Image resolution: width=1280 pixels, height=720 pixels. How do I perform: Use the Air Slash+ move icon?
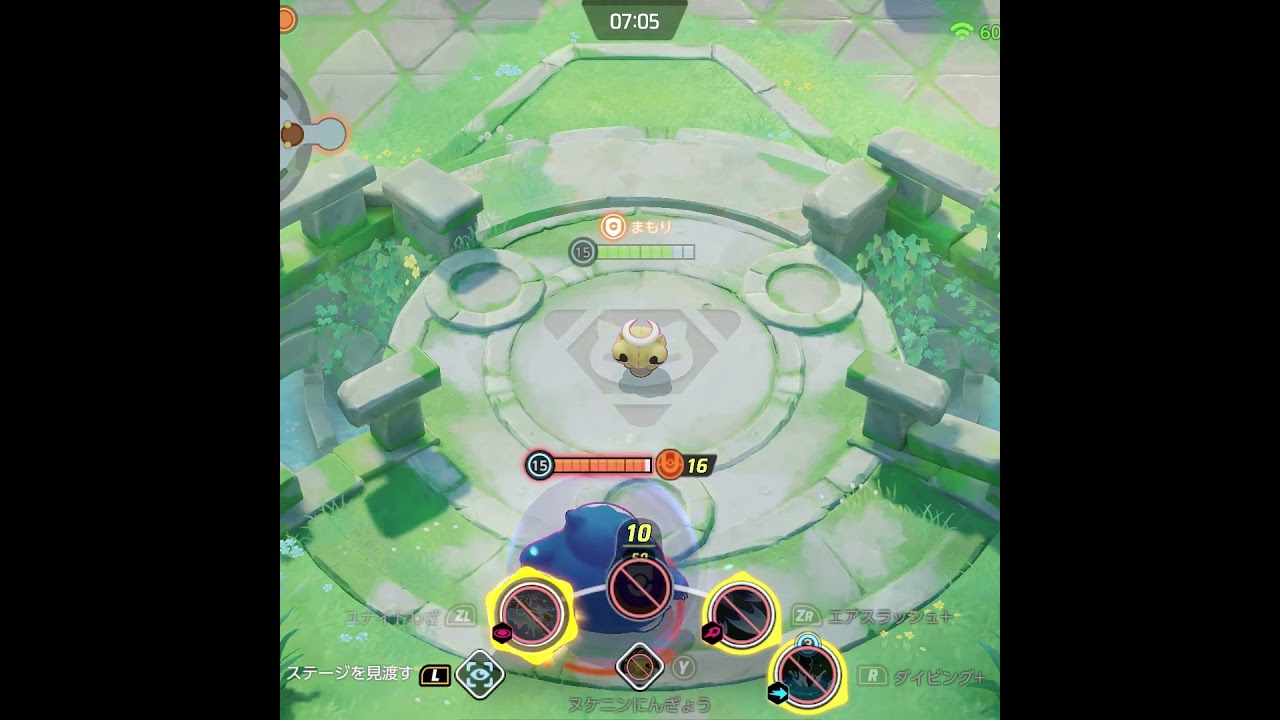click(x=741, y=613)
